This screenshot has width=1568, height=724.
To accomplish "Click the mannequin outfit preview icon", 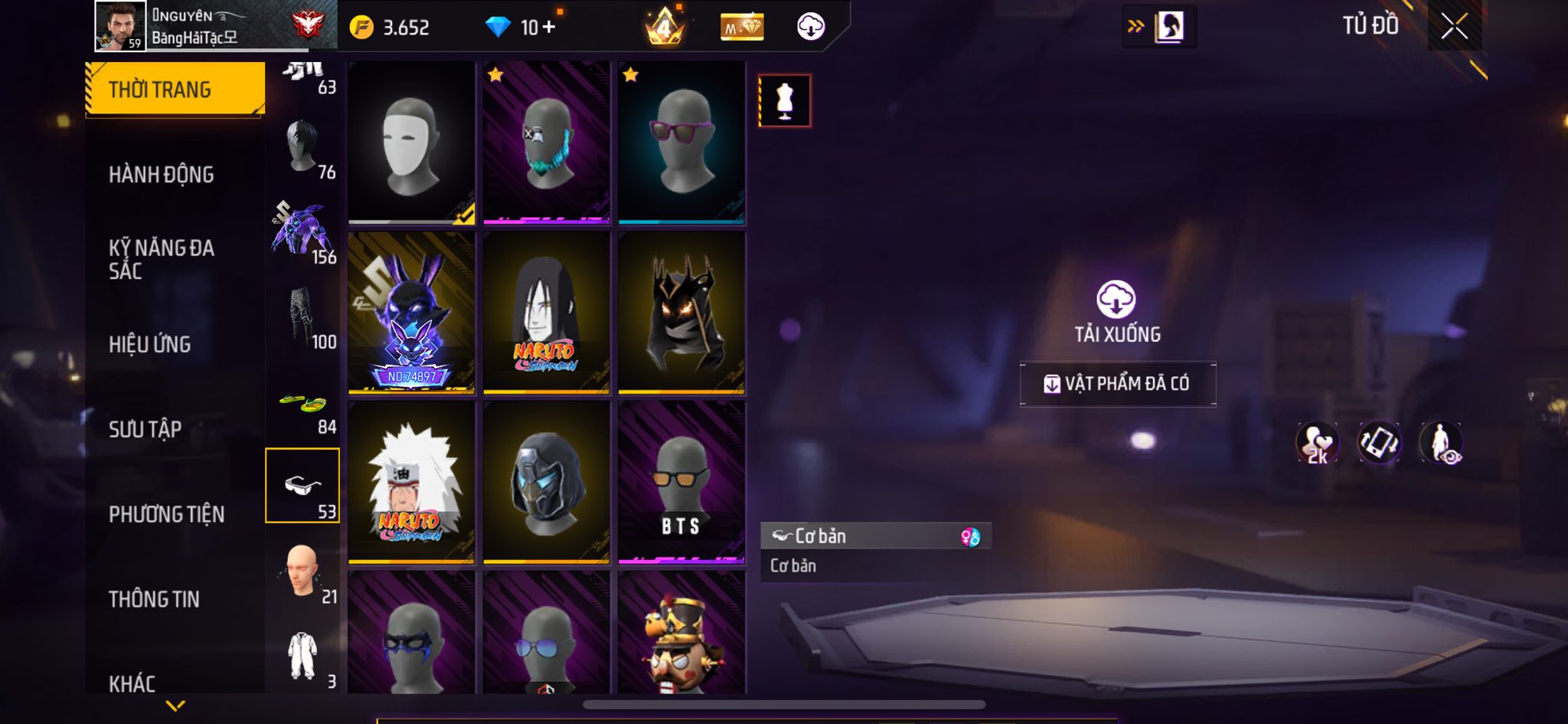I will pyautogui.click(x=785, y=100).
